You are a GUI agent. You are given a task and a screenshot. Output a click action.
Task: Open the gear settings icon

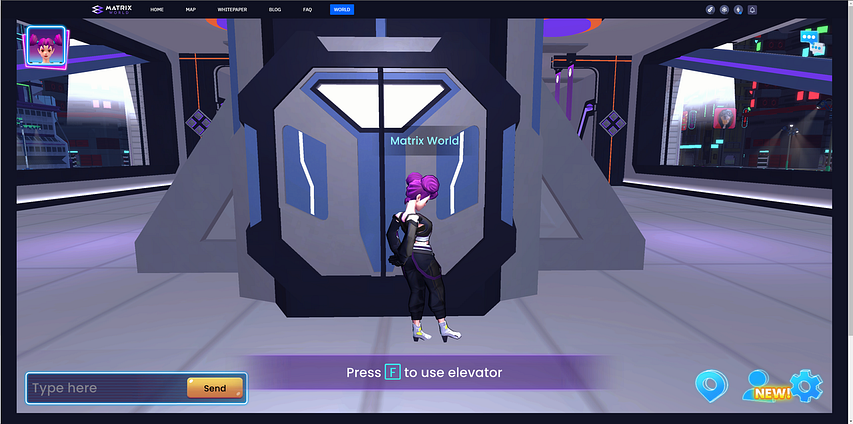(x=806, y=385)
